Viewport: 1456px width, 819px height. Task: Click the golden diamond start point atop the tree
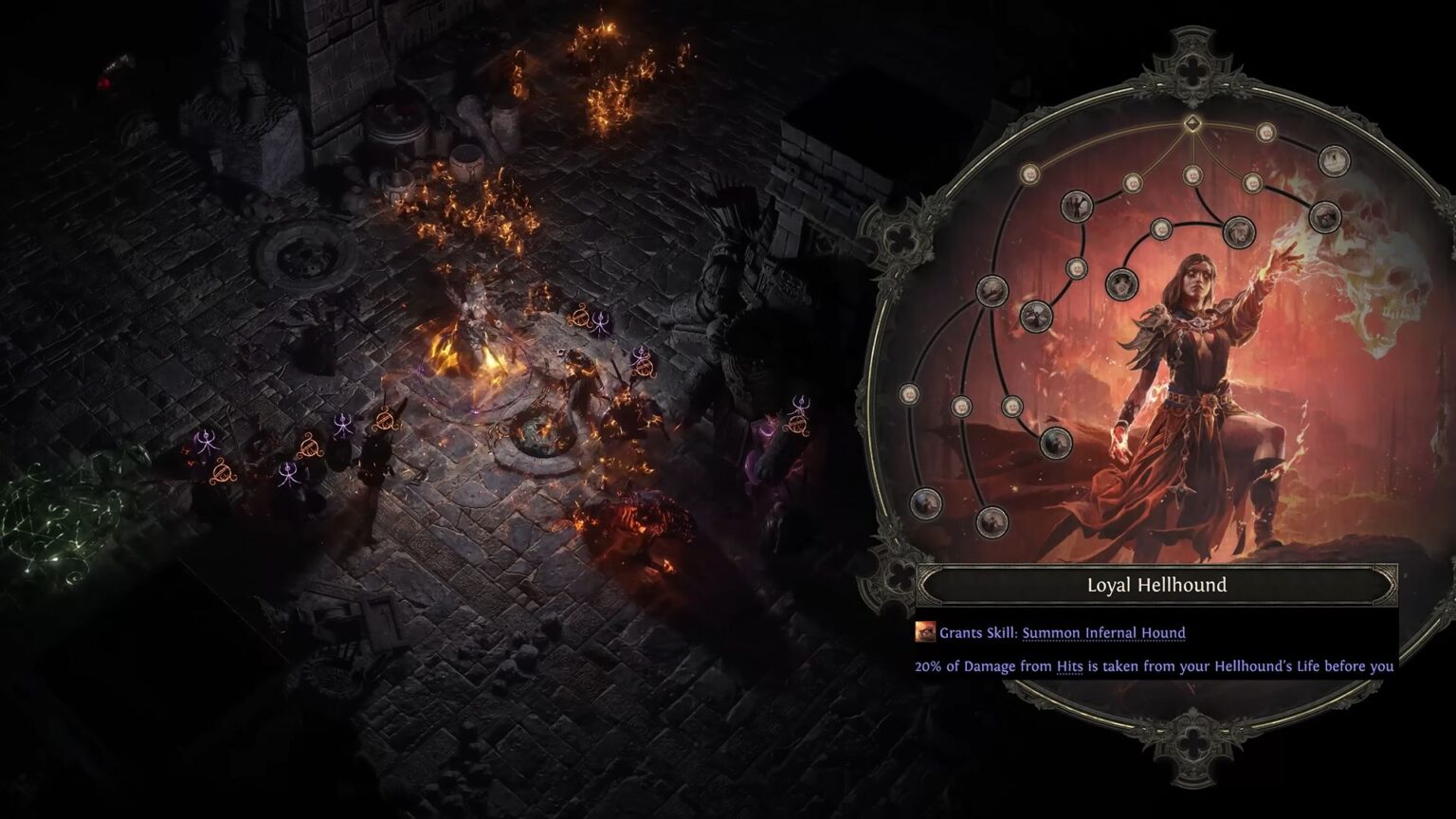(1192, 122)
